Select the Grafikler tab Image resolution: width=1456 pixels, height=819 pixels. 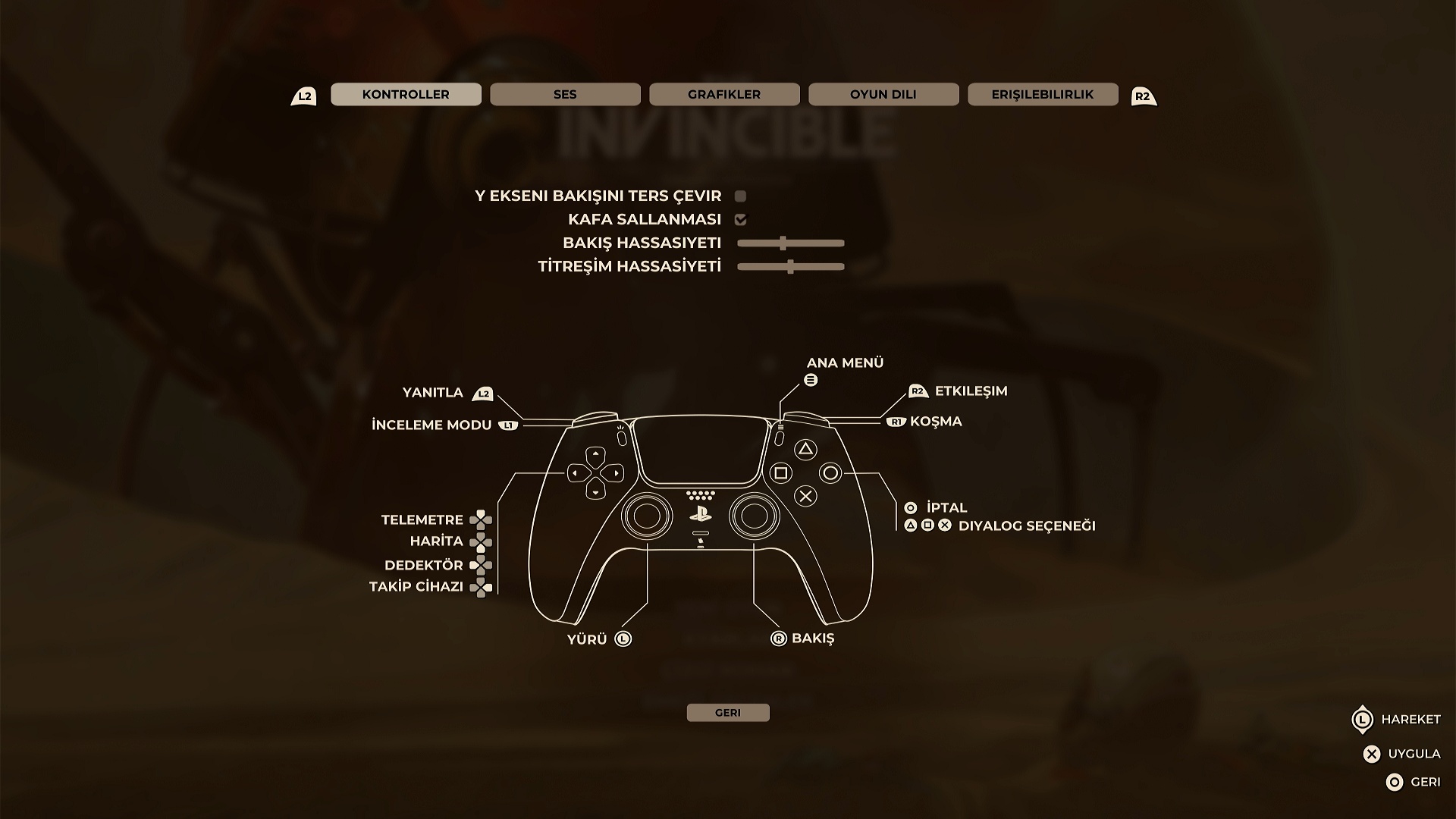[724, 94]
